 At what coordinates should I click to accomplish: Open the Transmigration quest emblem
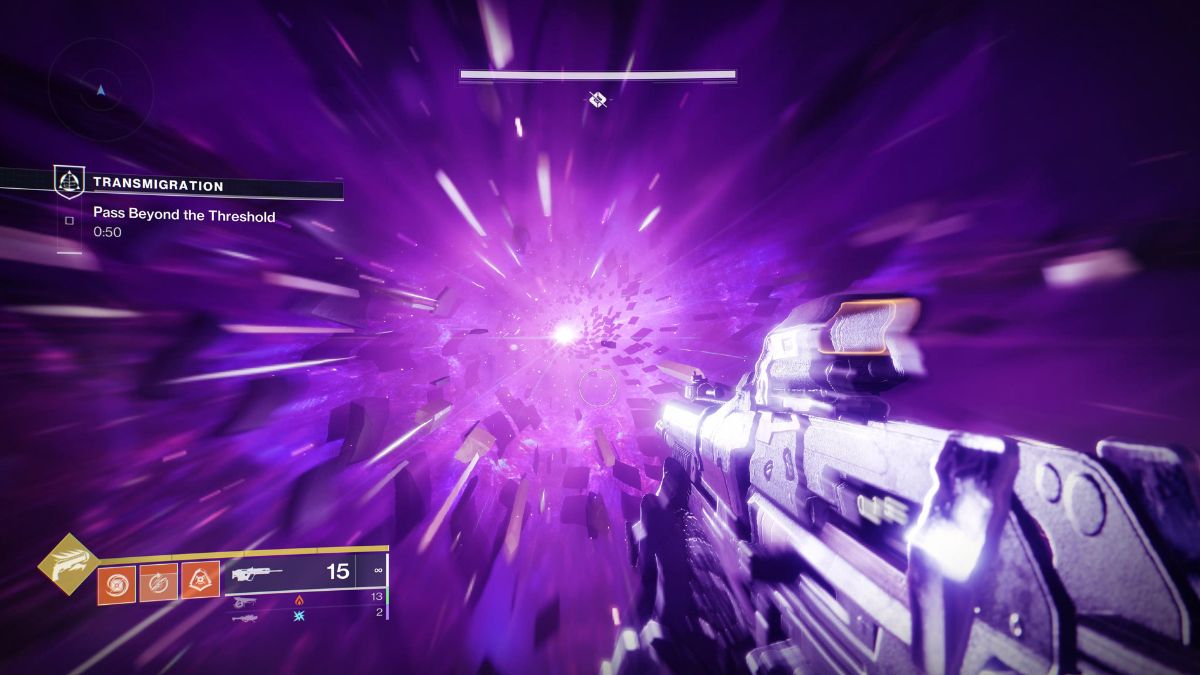click(x=69, y=183)
